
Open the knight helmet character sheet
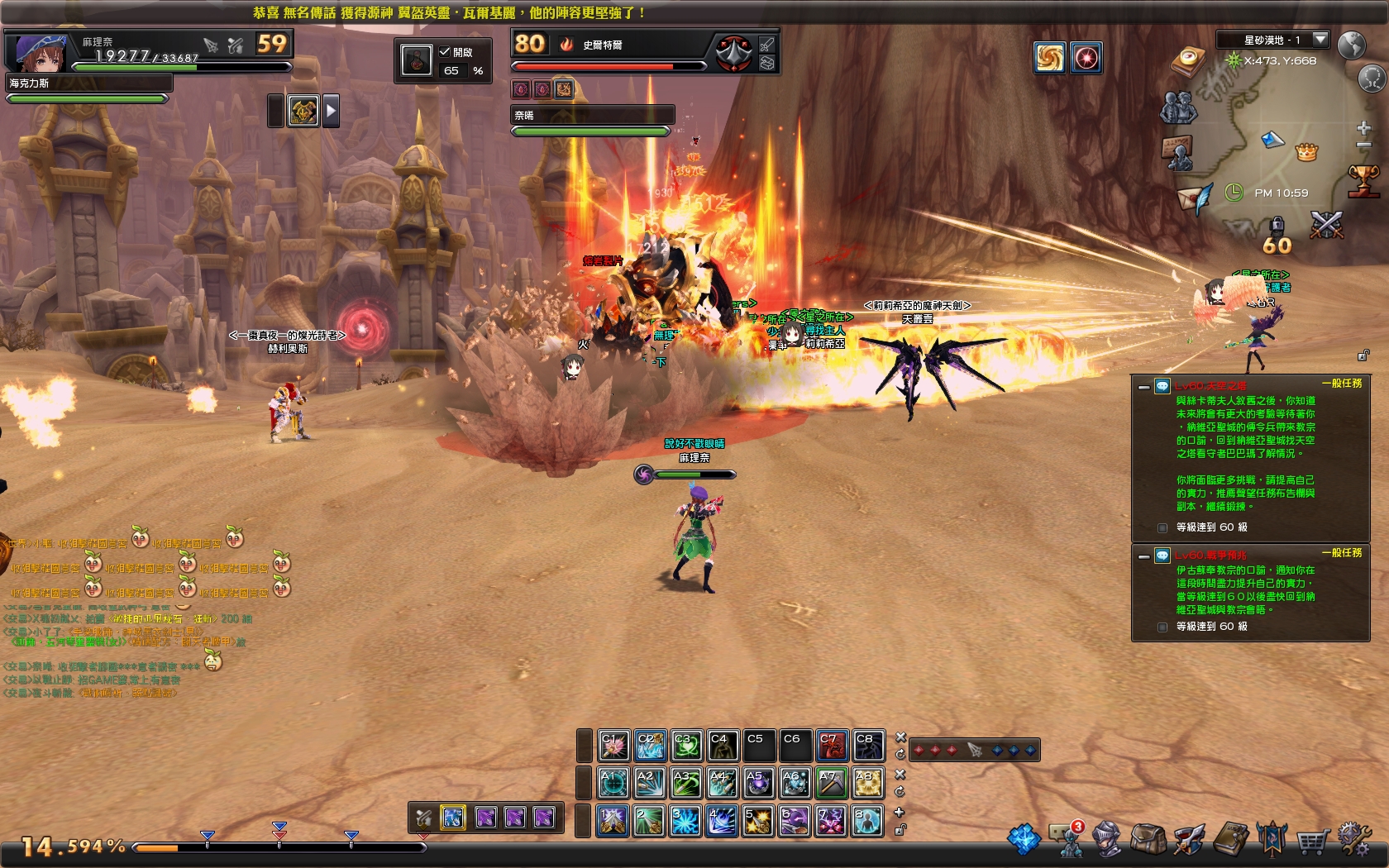point(1108,839)
